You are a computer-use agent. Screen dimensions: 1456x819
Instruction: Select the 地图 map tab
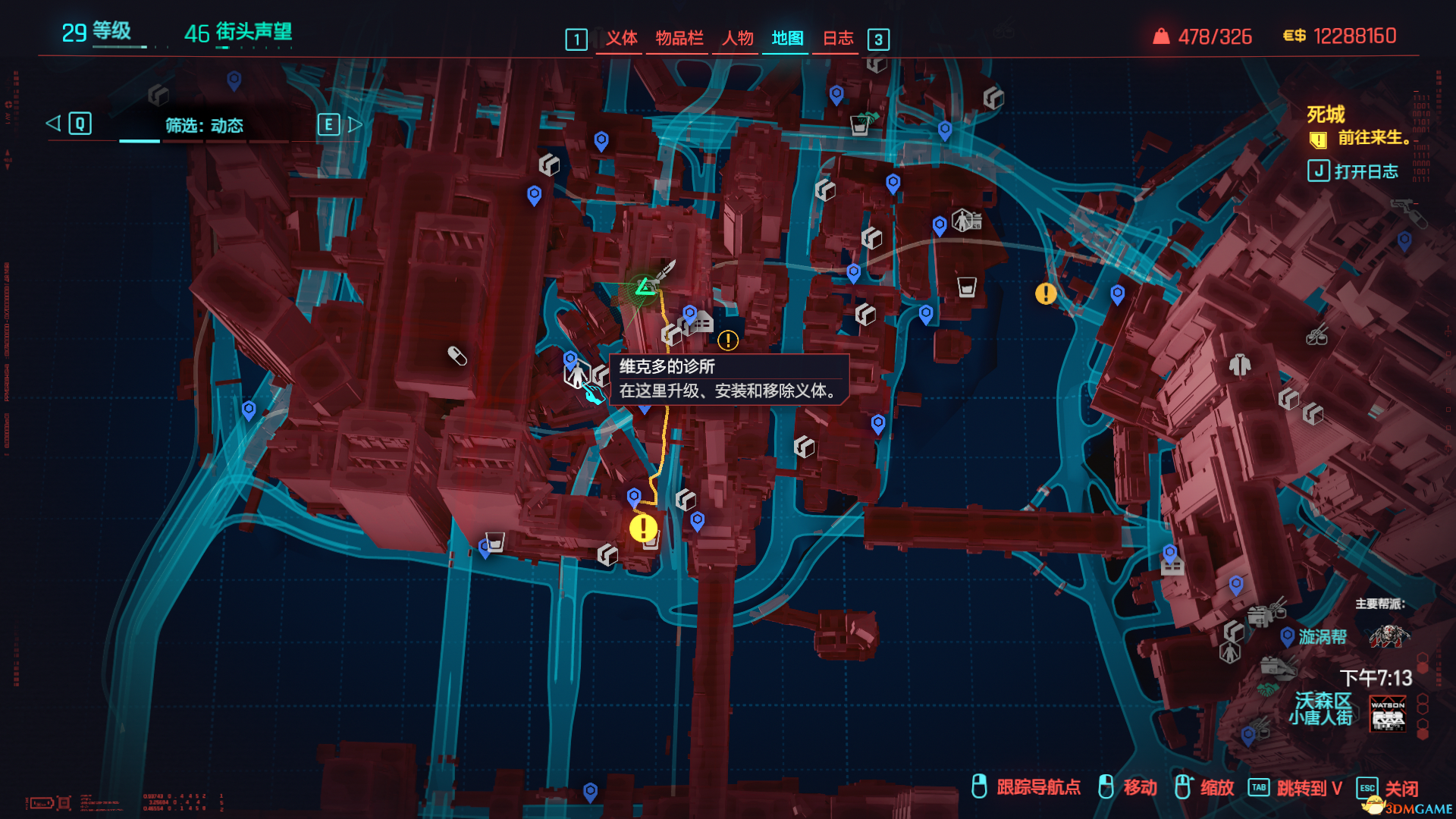(x=787, y=38)
